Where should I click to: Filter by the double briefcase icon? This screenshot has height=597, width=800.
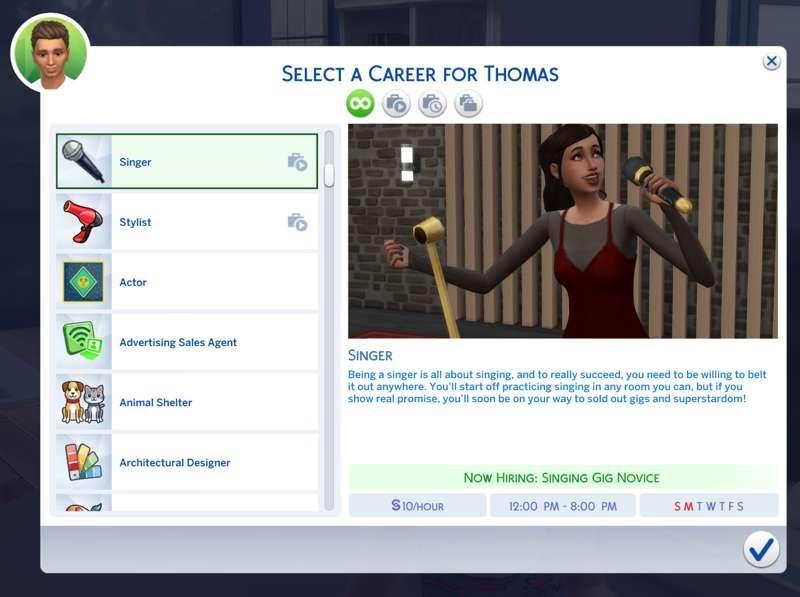pos(468,103)
